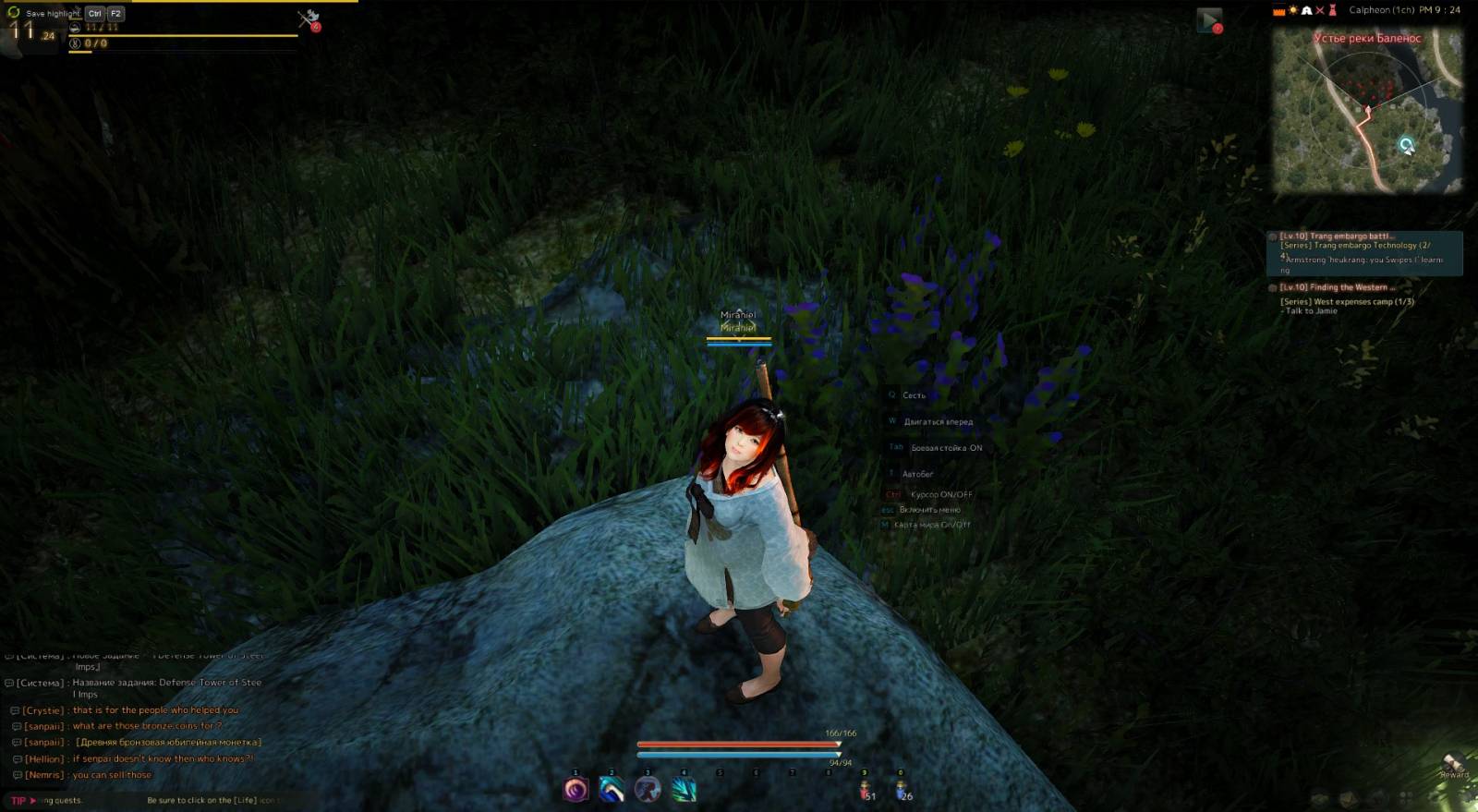Open the Reward icon in the corner
Screen dimensions: 1478x812
1453,765
